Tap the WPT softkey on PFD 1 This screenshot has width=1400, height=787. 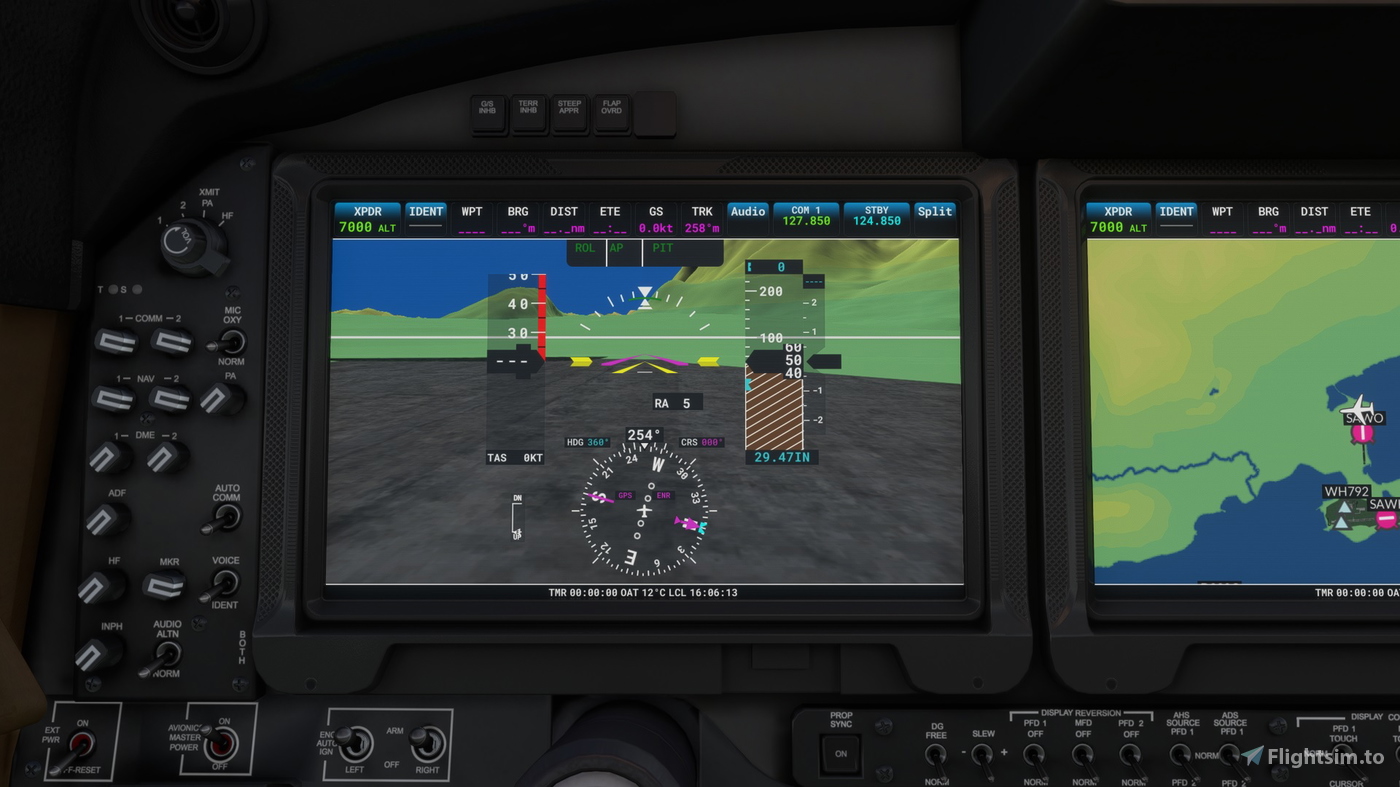(x=471, y=211)
